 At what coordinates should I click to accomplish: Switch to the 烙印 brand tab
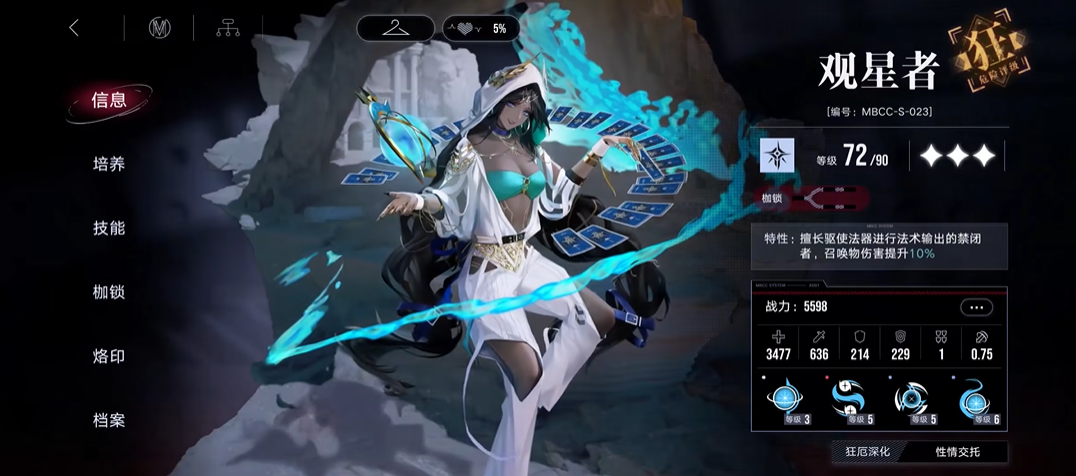click(x=109, y=356)
